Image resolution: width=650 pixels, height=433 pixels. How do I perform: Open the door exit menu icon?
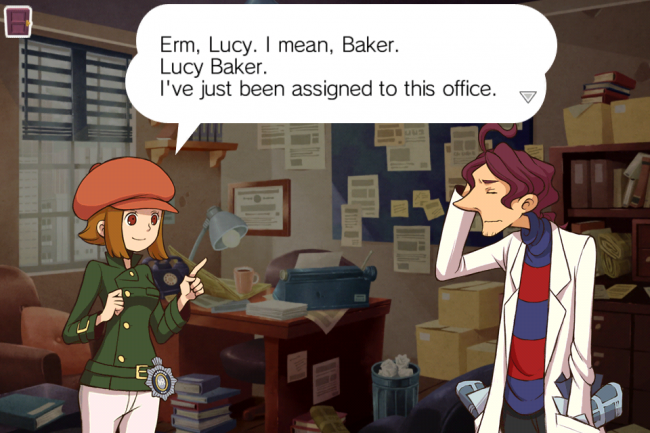[x=18, y=21]
